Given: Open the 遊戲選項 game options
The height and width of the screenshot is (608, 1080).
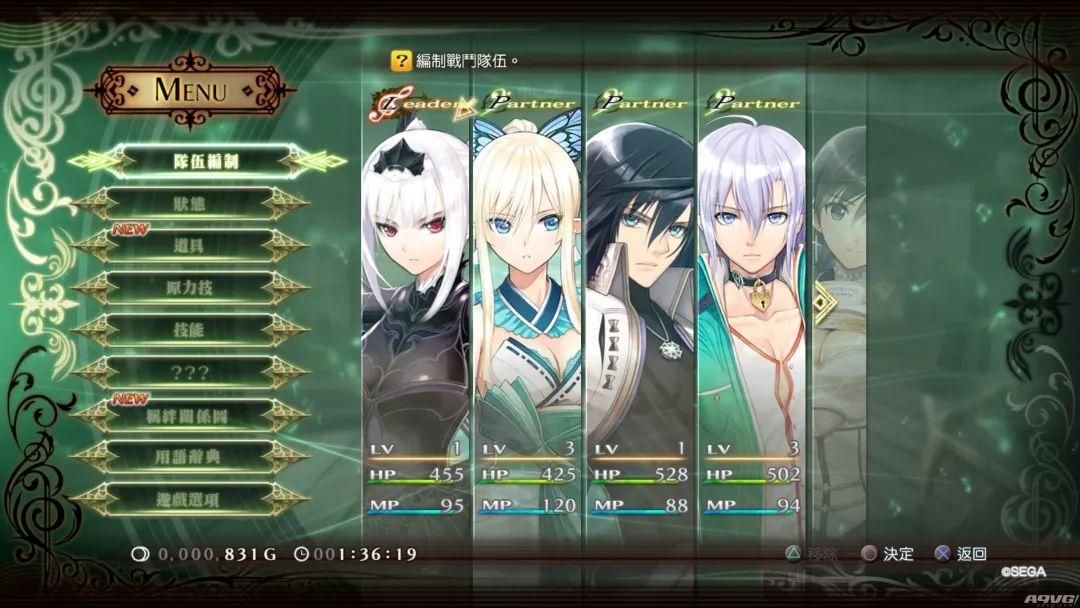Looking at the screenshot, I should [189, 499].
